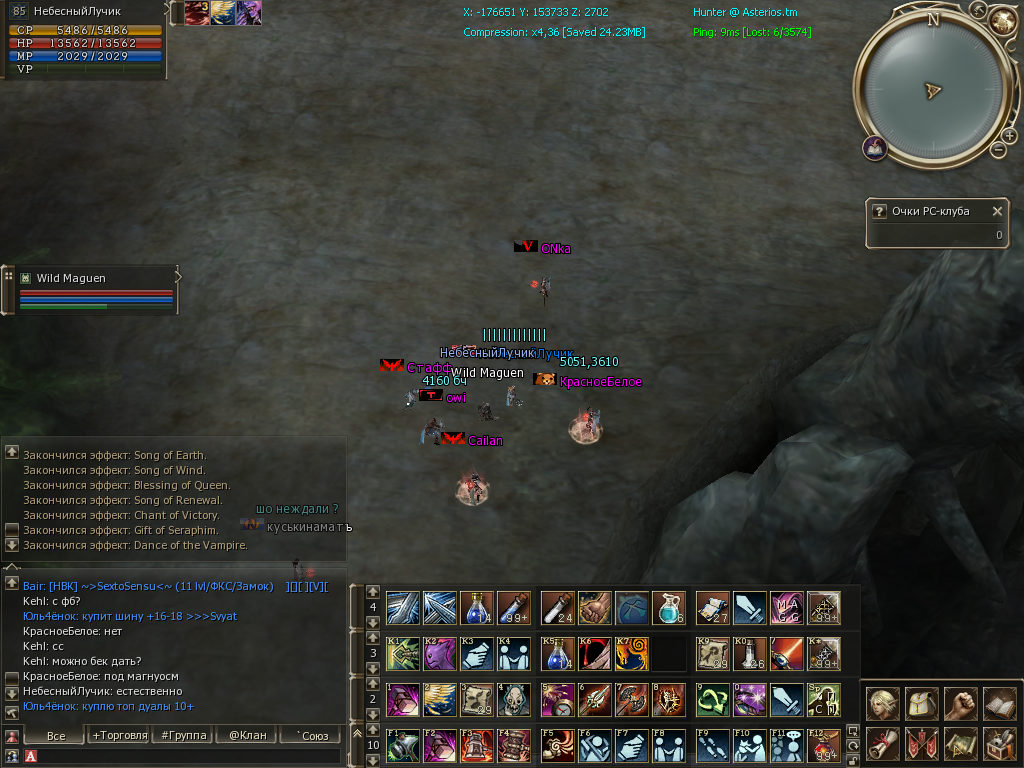Click the chat message input field

click(180, 757)
